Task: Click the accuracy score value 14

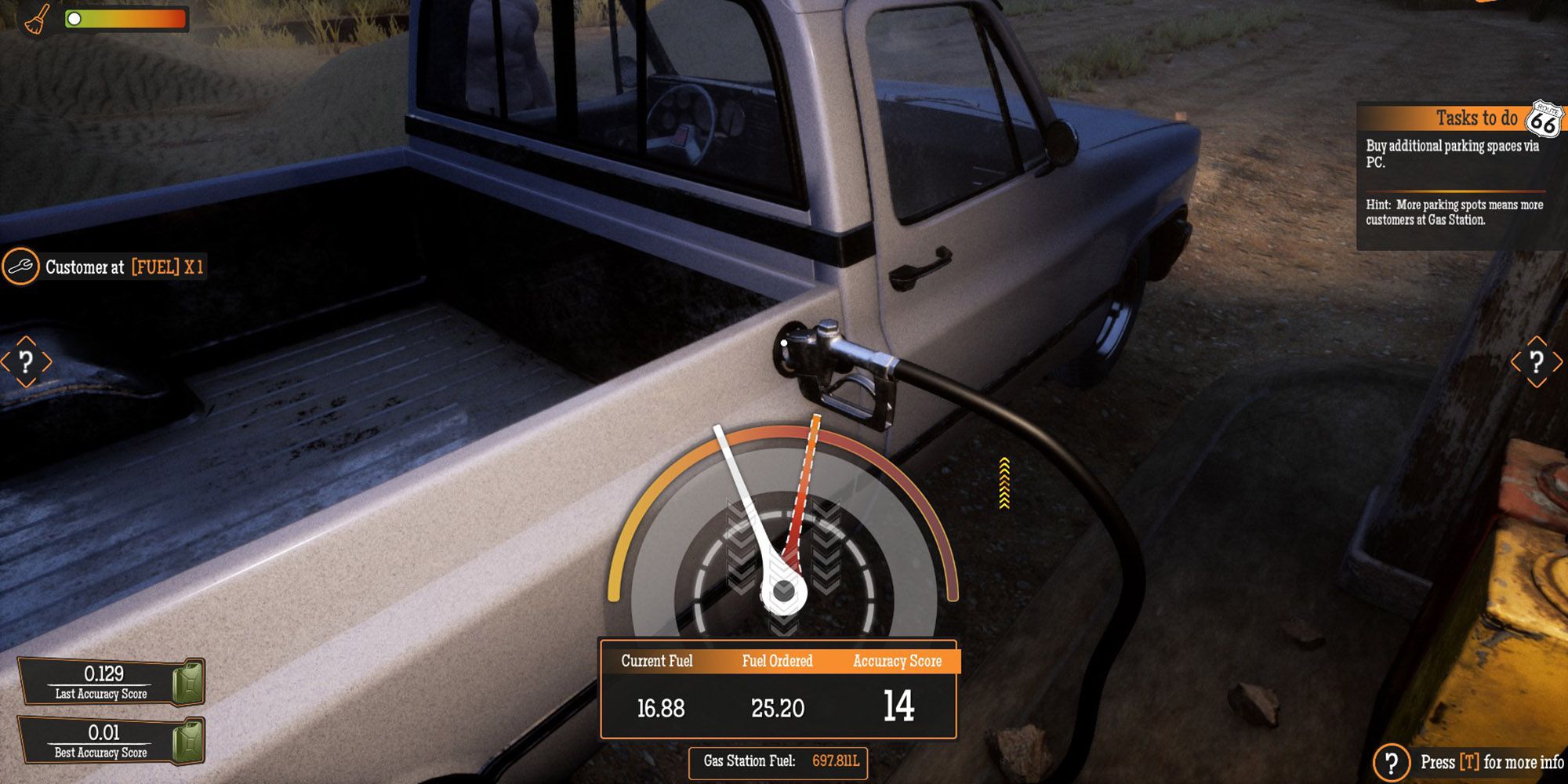Action: coord(902,706)
